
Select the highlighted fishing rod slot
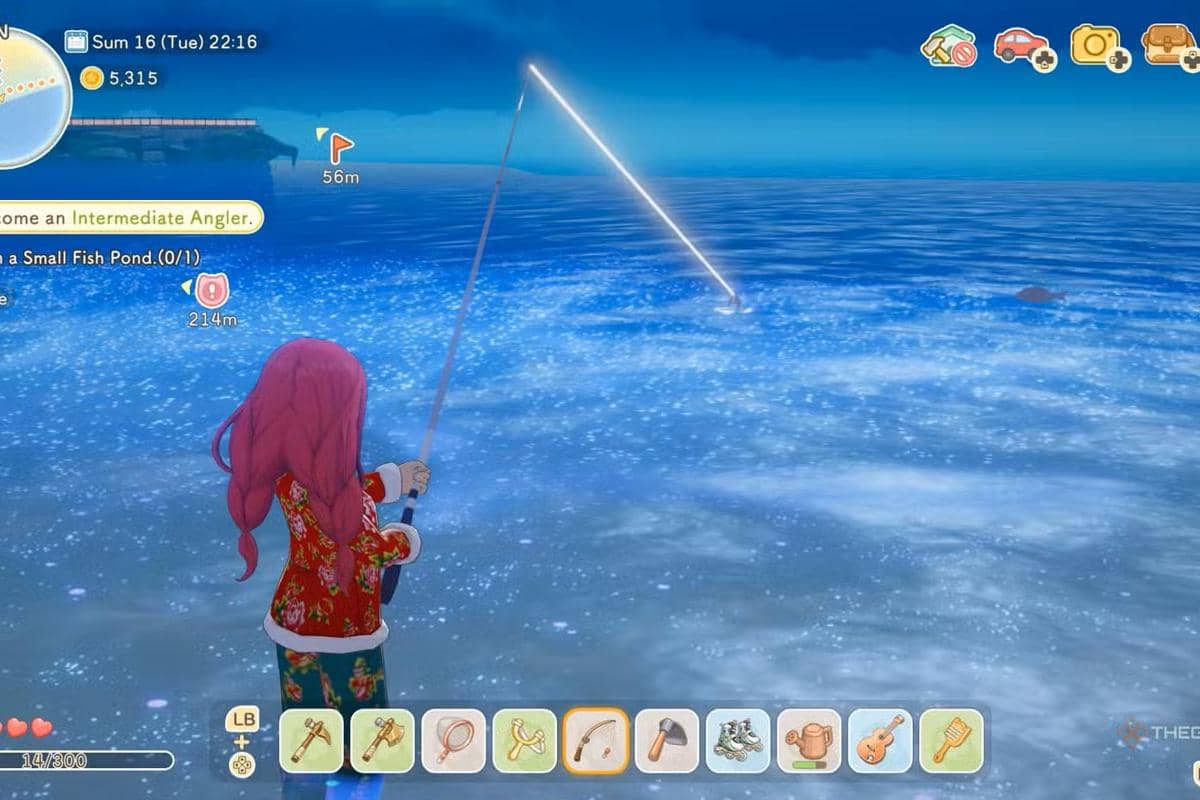coord(596,741)
